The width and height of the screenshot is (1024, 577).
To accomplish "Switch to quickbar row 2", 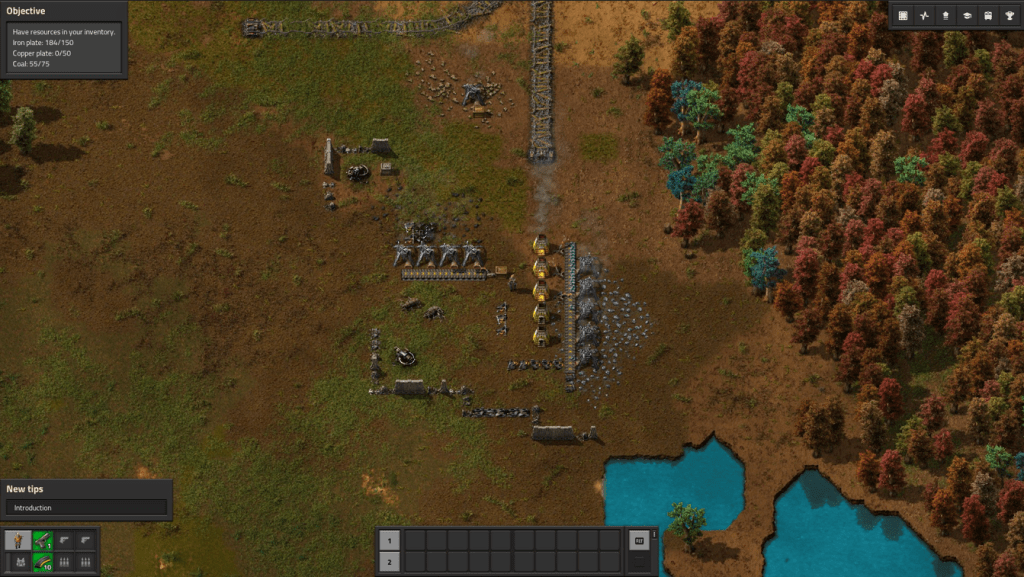I will click(x=390, y=562).
